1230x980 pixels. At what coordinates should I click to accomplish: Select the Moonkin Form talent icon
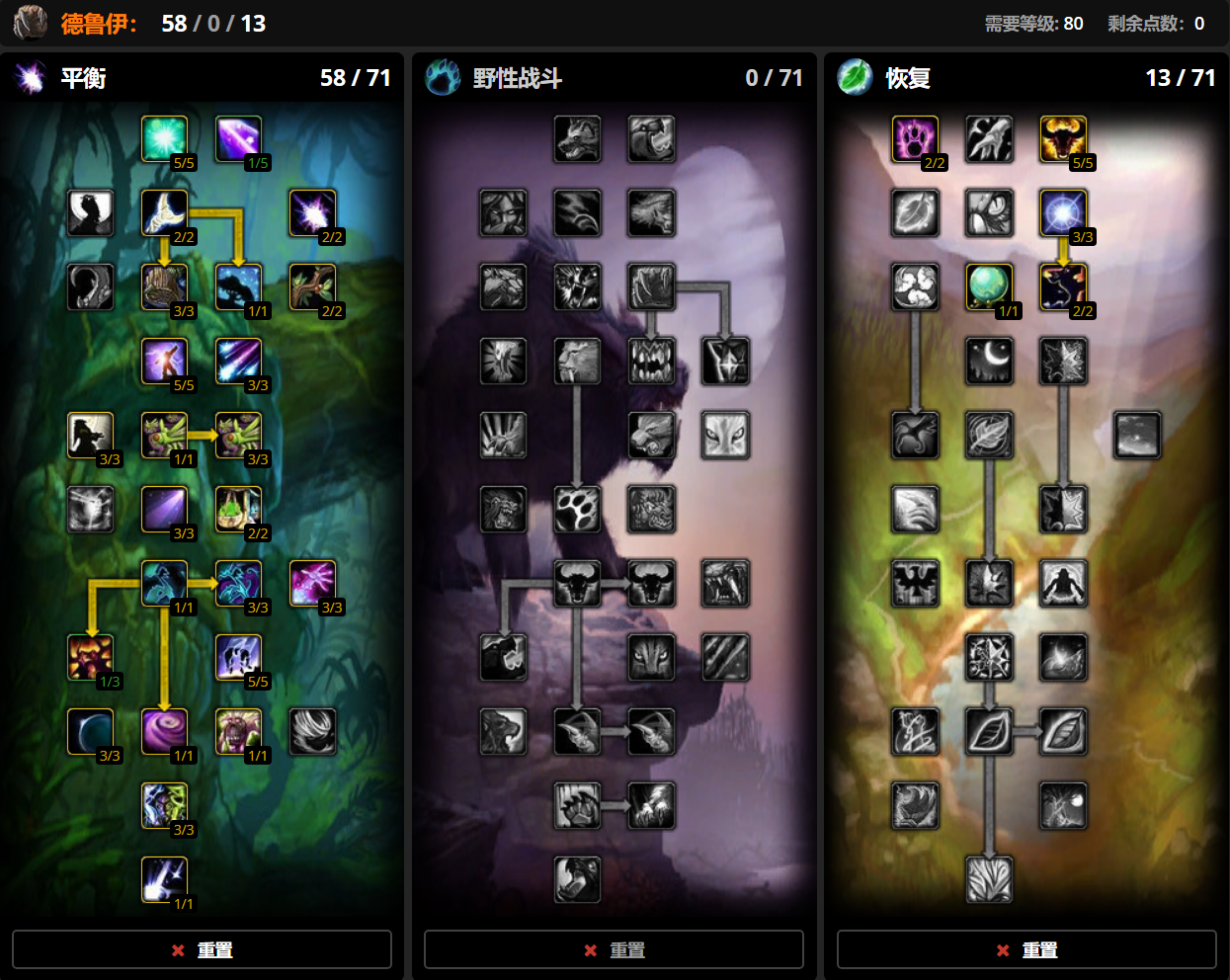click(x=164, y=584)
